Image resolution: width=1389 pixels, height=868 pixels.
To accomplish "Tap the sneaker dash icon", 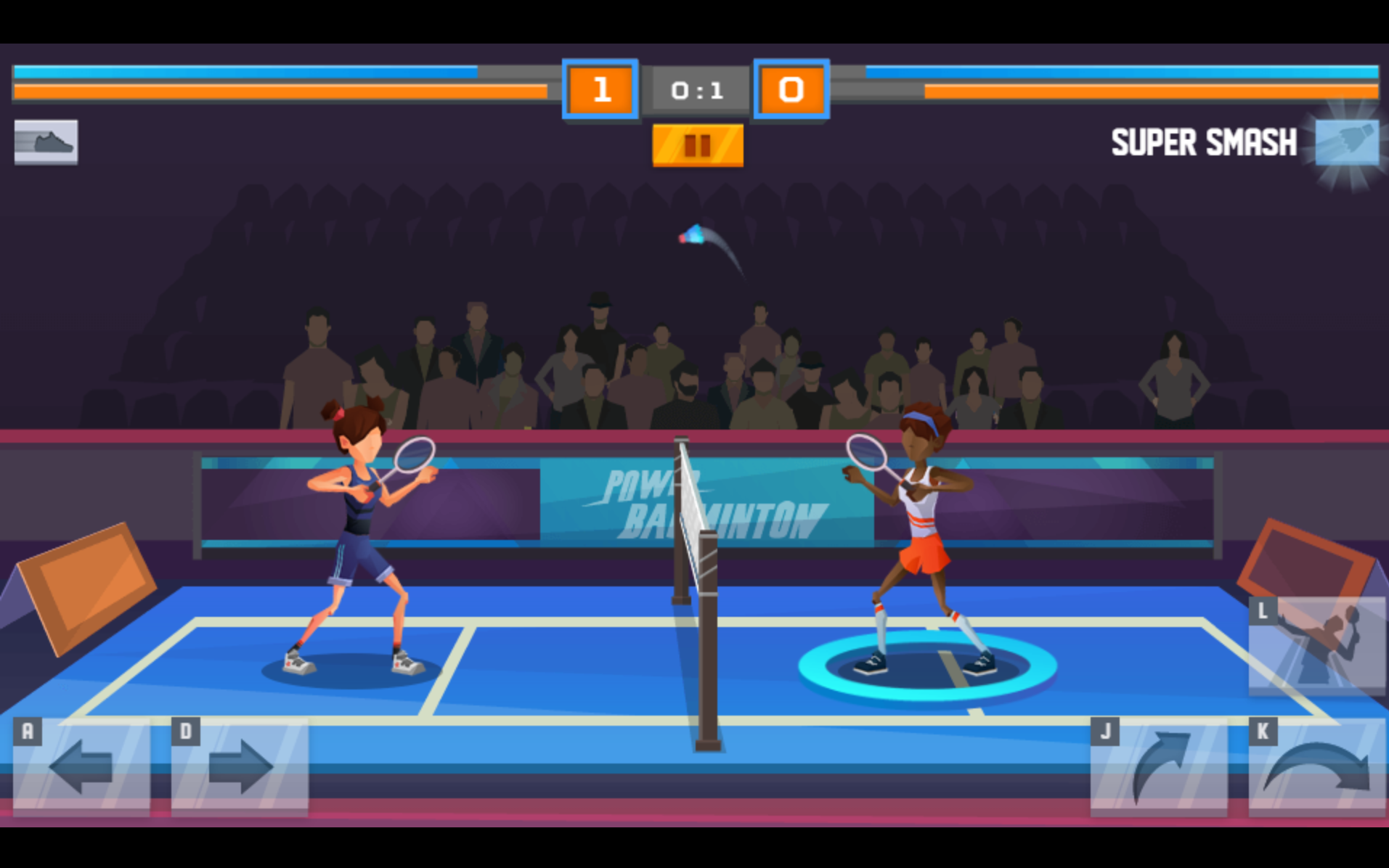I will (x=46, y=142).
